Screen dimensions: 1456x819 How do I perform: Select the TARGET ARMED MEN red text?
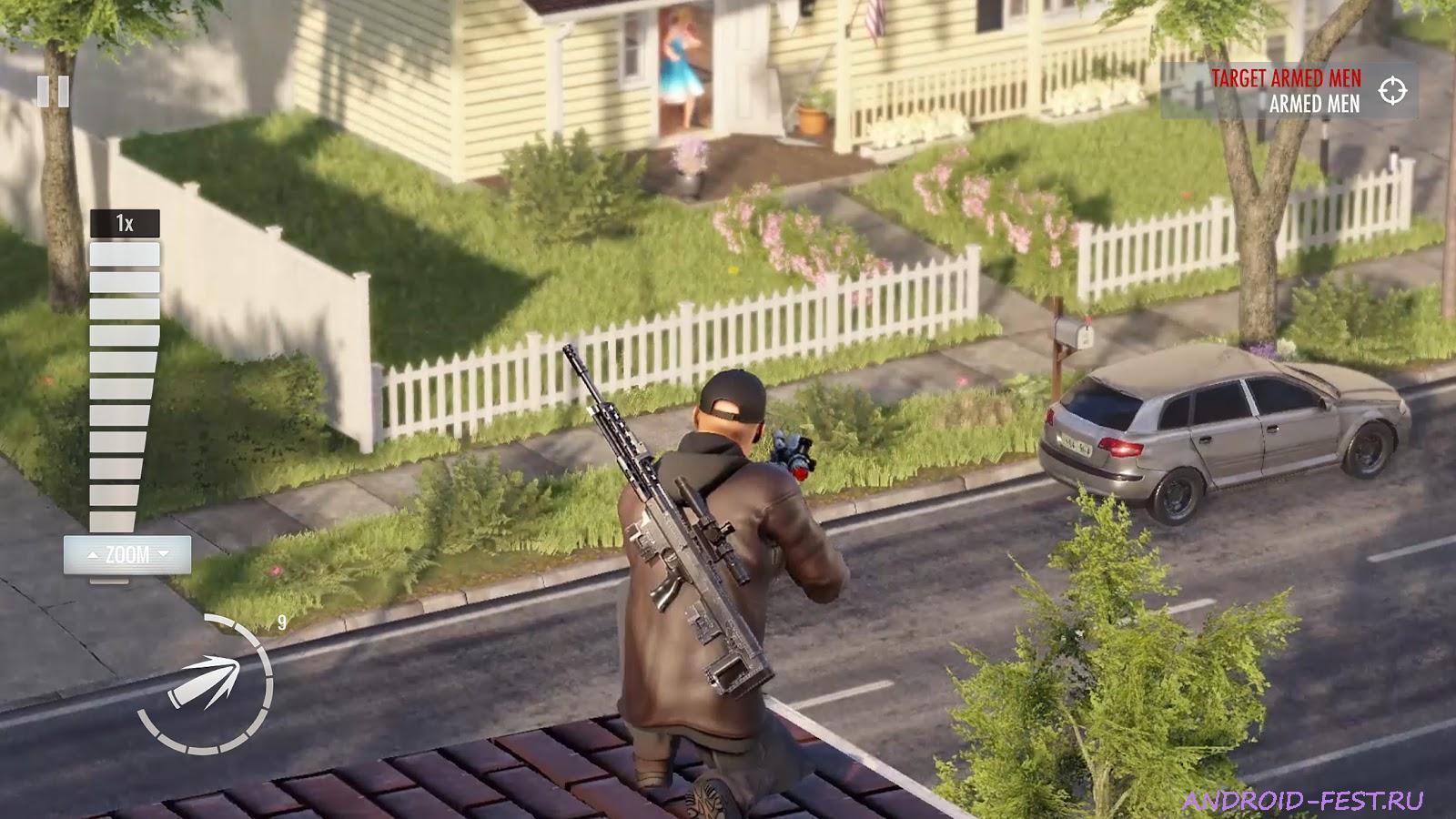pyautogui.click(x=1288, y=77)
